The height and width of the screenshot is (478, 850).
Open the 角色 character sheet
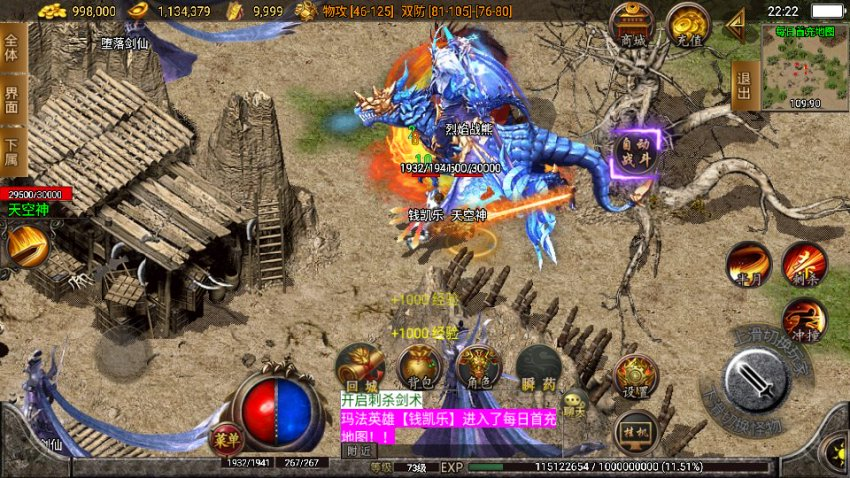pos(480,368)
